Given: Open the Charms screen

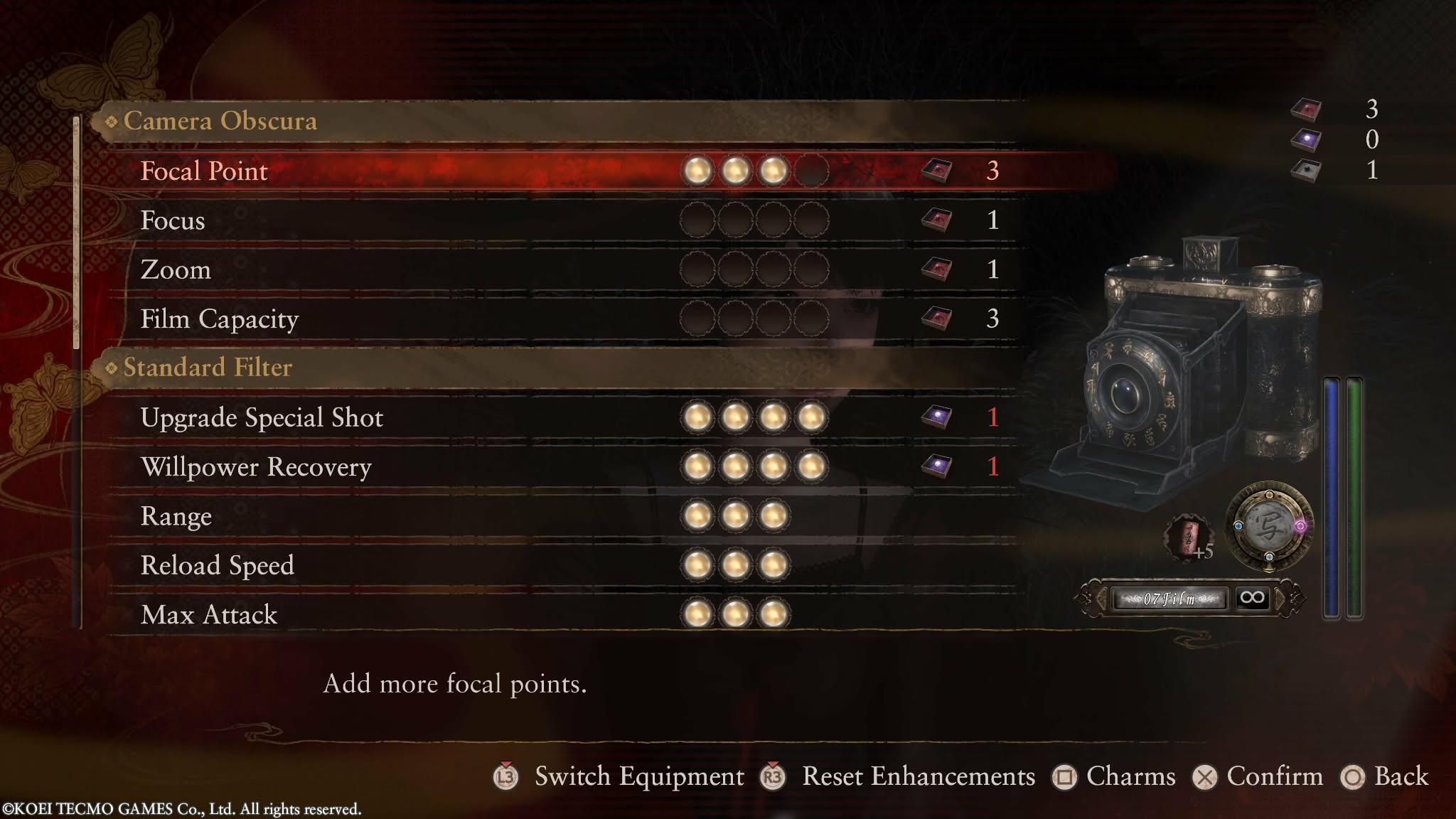Looking at the screenshot, I should 1130,776.
